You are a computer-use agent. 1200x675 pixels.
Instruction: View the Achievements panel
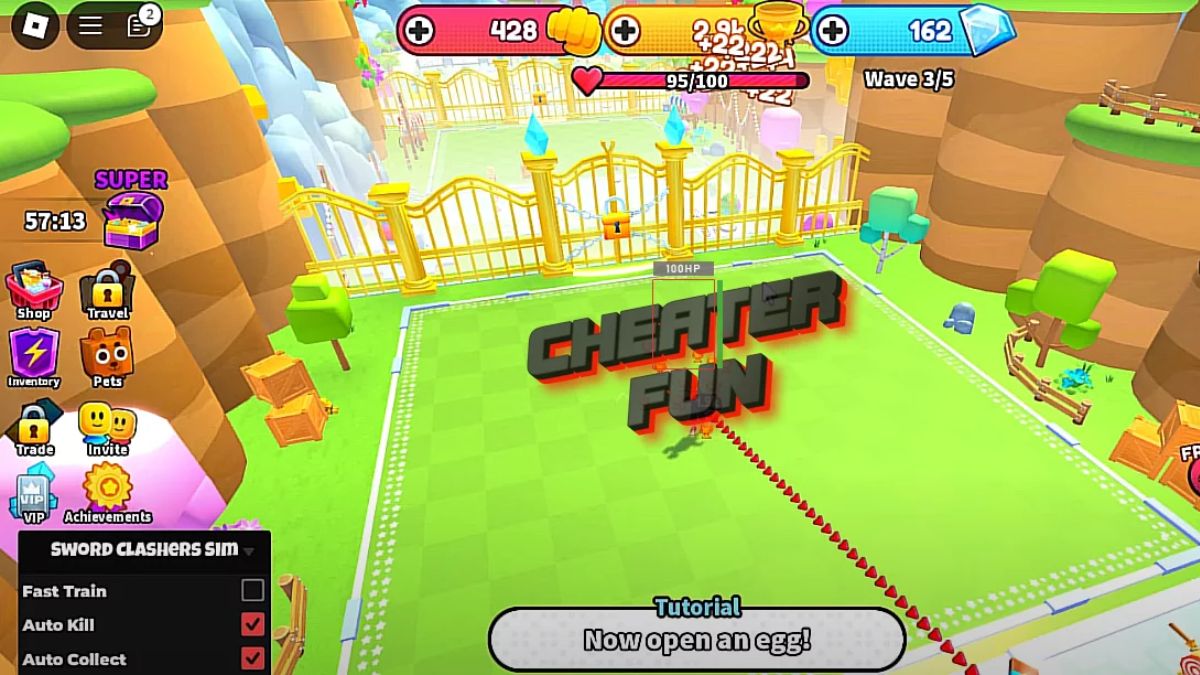click(x=107, y=490)
